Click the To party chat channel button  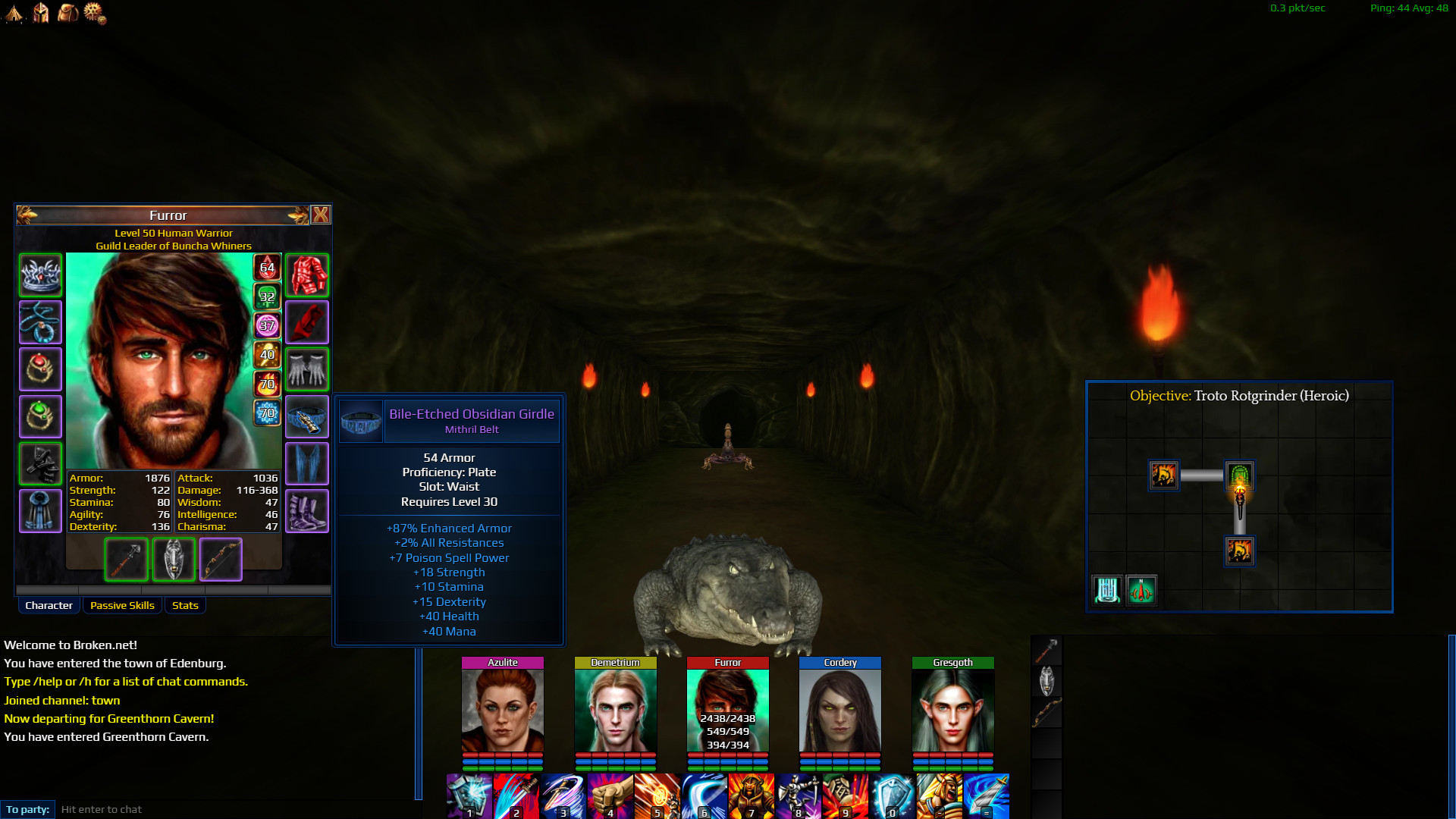pyautogui.click(x=28, y=809)
